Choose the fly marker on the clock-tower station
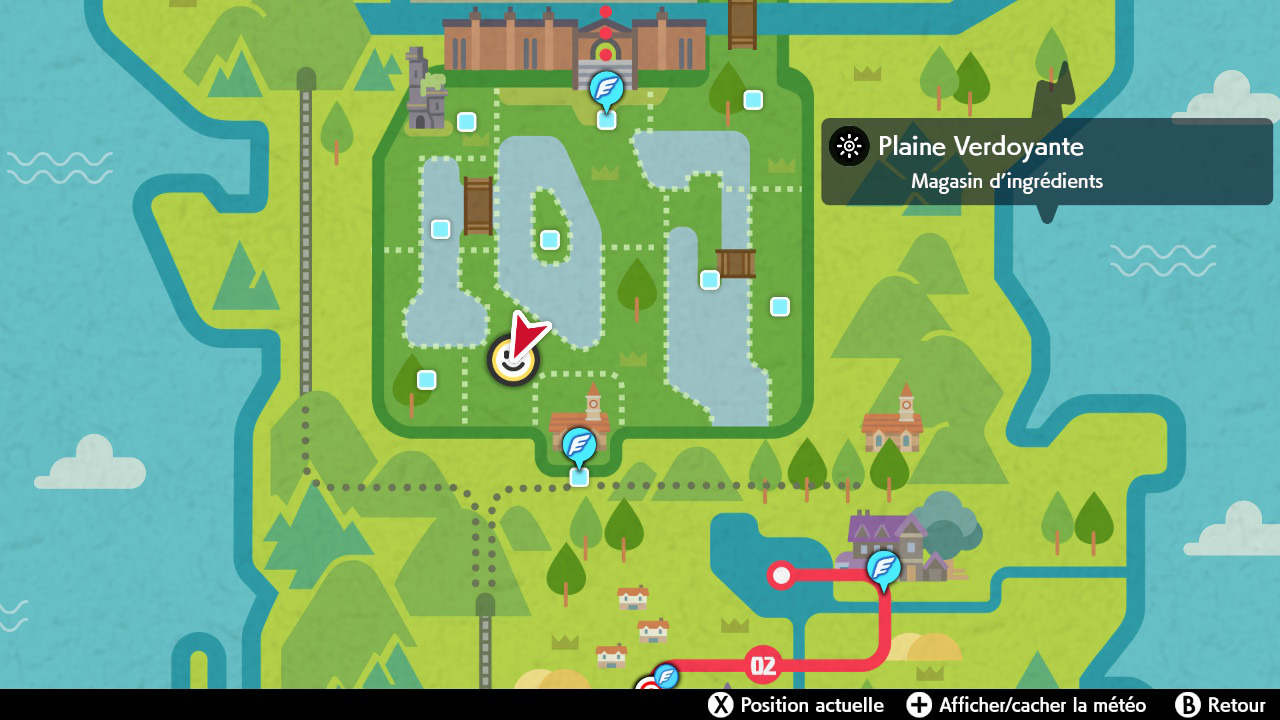The image size is (1280, 720). [x=579, y=444]
